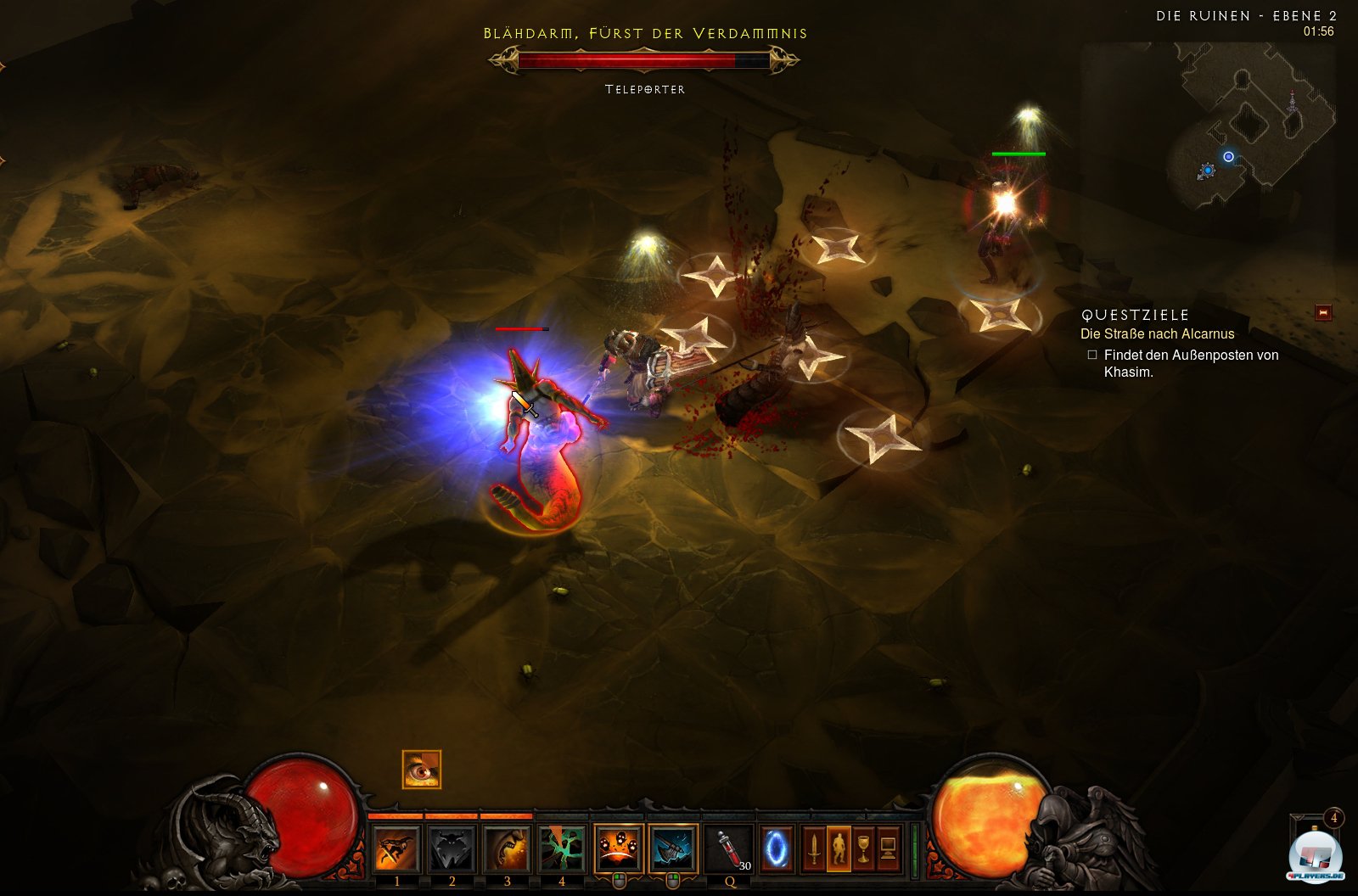The image size is (1358, 896).
Task: Open the blue town portal
Action: click(777, 848)
